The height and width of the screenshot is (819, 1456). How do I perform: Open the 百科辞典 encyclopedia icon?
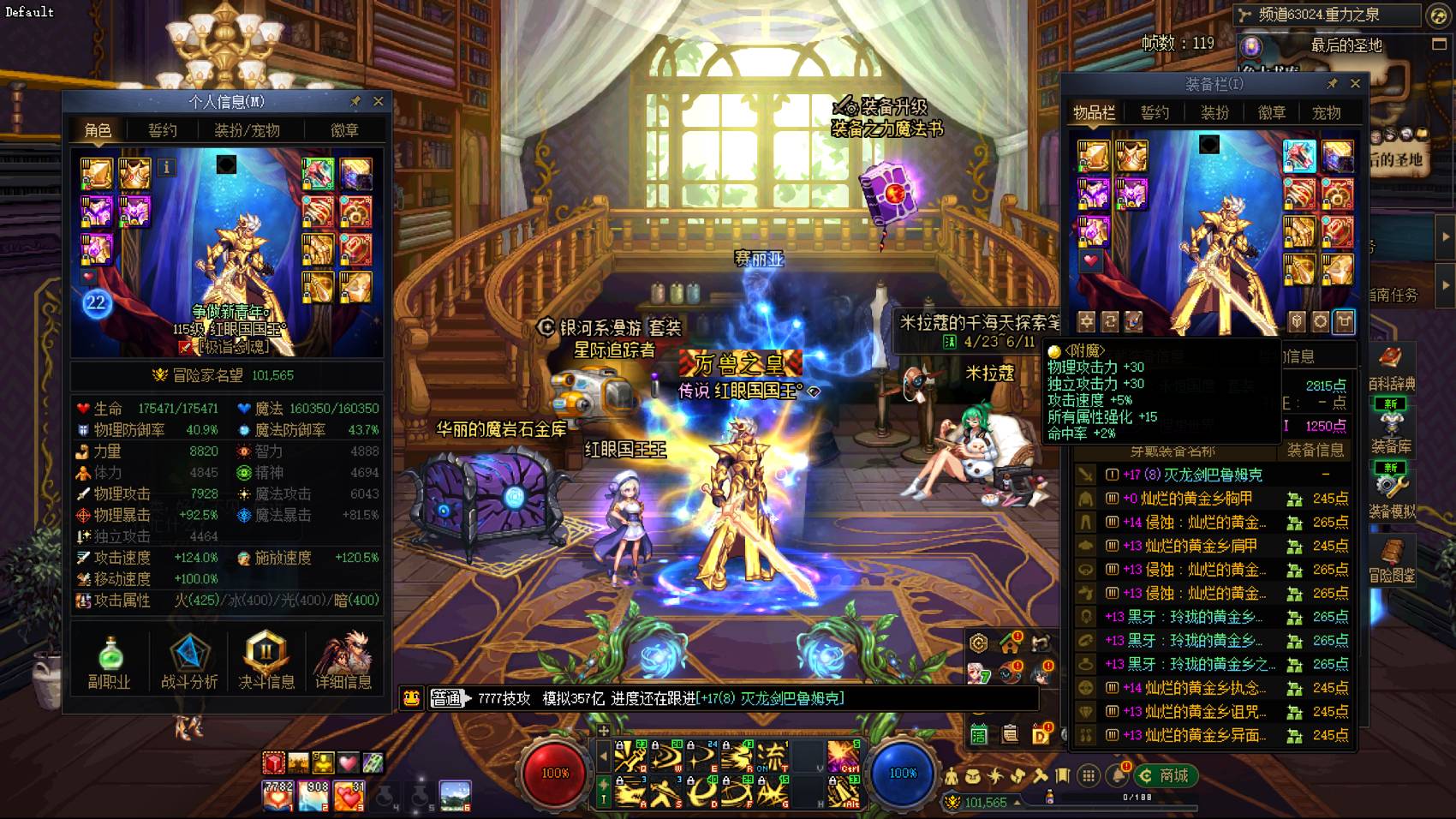tap(1391, 368)
